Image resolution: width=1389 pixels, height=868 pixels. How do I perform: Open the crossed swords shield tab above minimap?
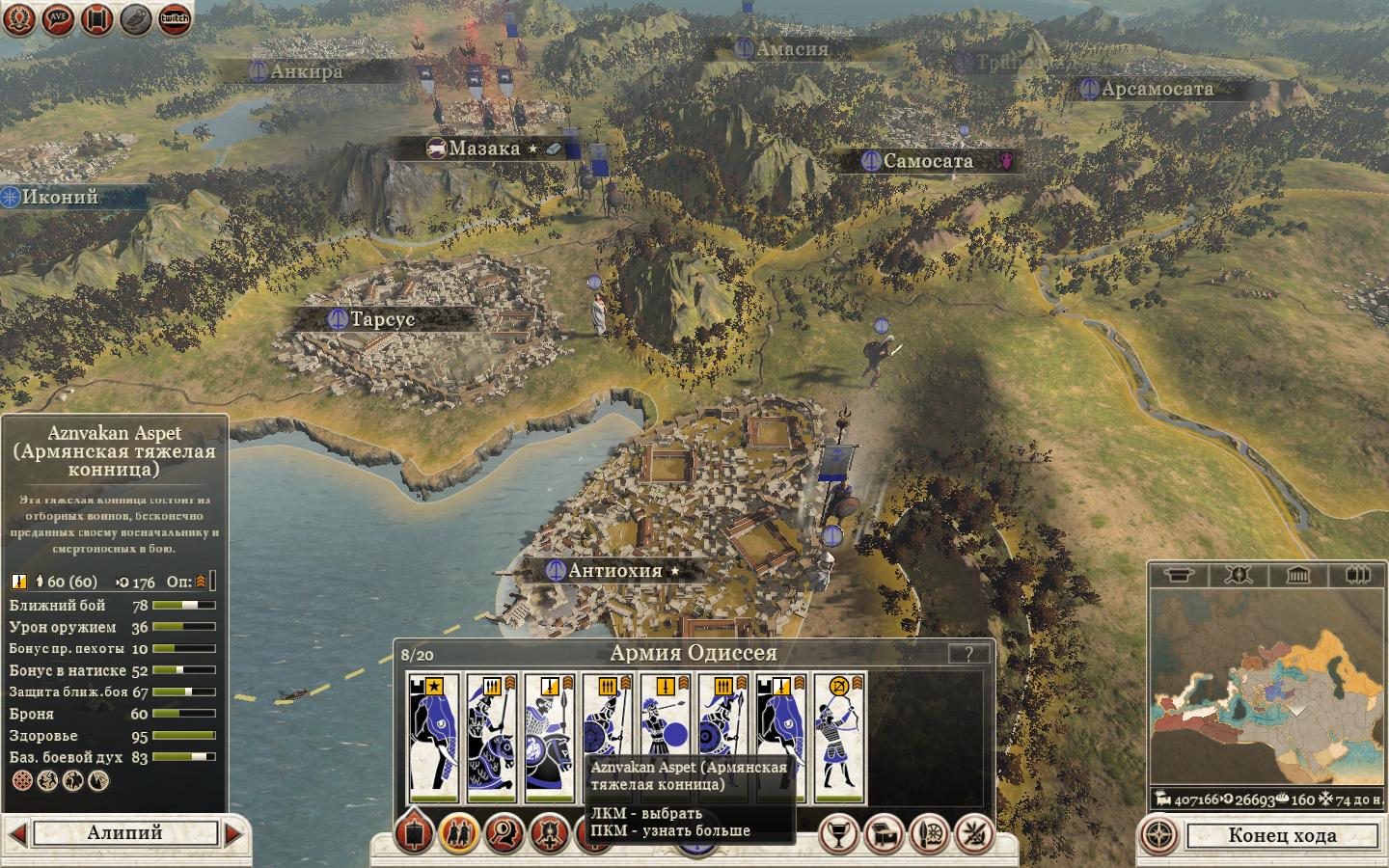click(x=1239, y=576)
